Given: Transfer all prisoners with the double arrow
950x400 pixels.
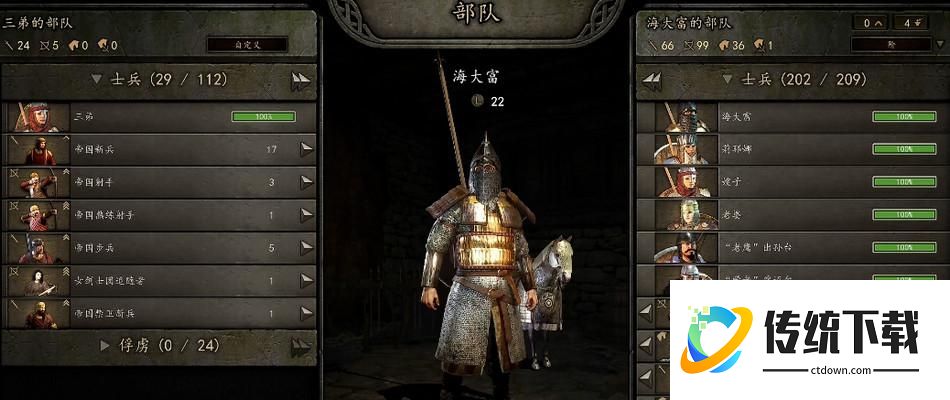Looking at the screenshot, I should [301, 346].
